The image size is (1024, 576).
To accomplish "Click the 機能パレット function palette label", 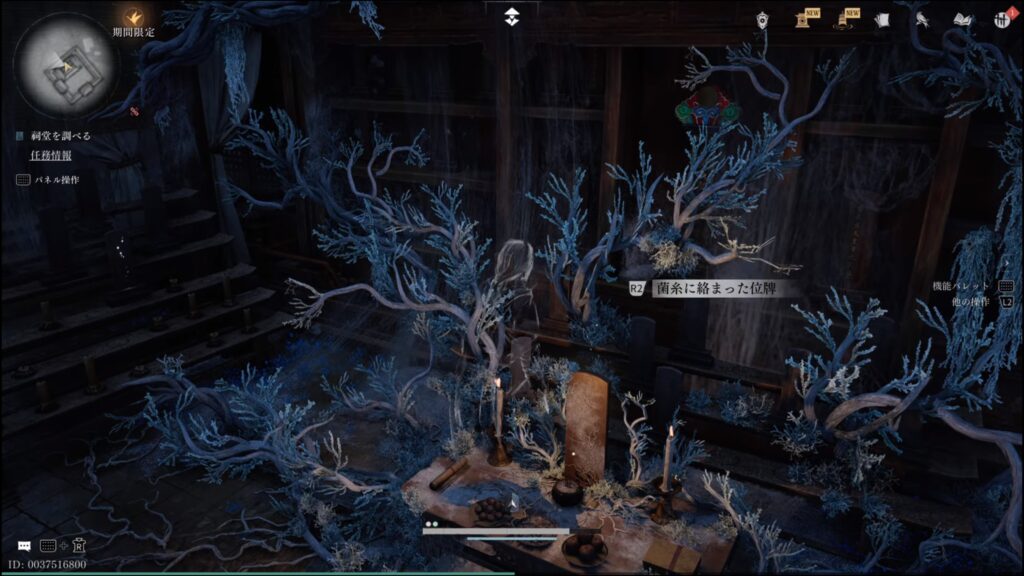I will (x=961, y=286).
